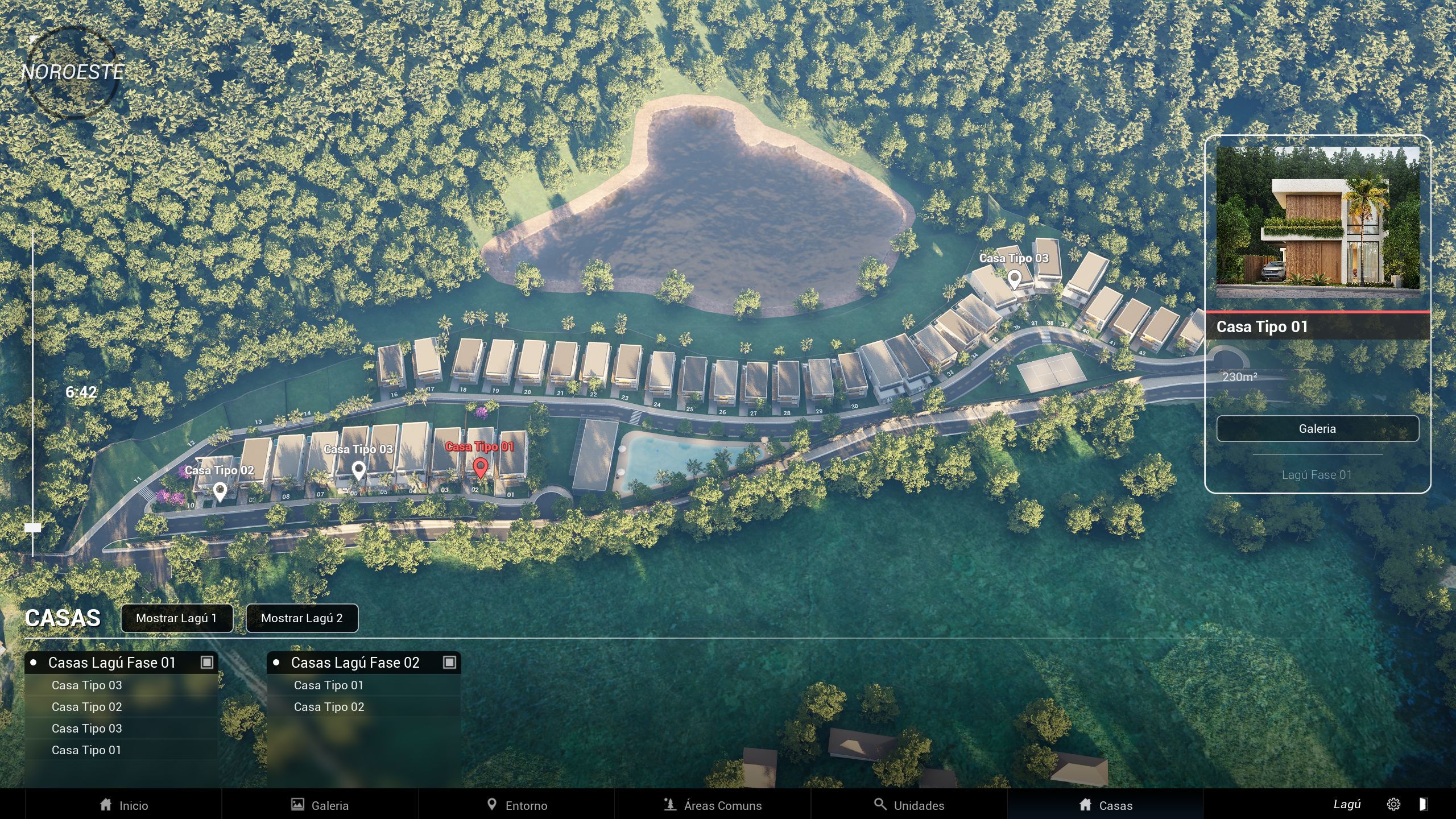Choose Casa Tipo 02 under Fase 01 list
Screen dimensions: 1456x819
tap(86, 707)
